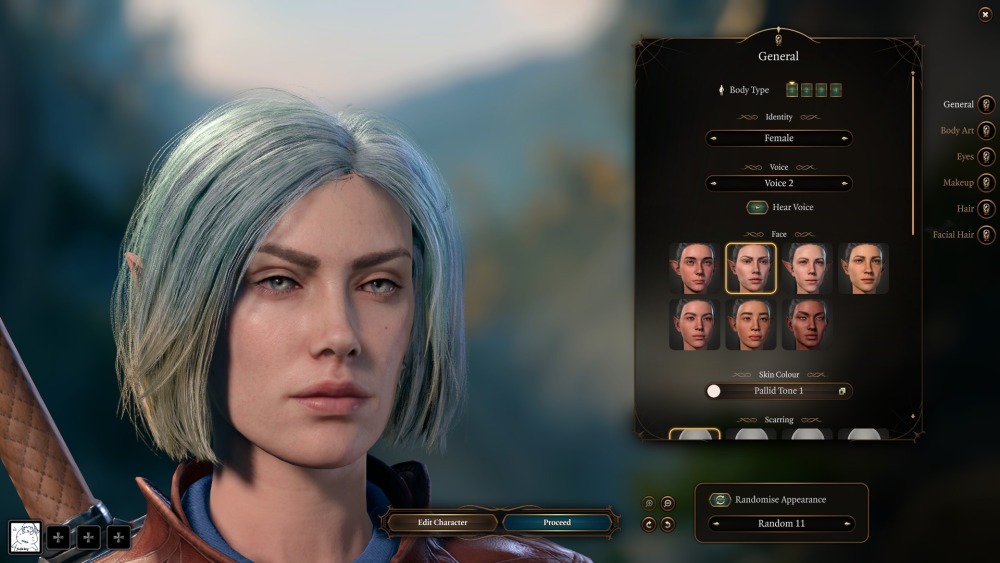Select the Makeup tab
This screenshot has width=1000, height=563.
pos(985,183)
